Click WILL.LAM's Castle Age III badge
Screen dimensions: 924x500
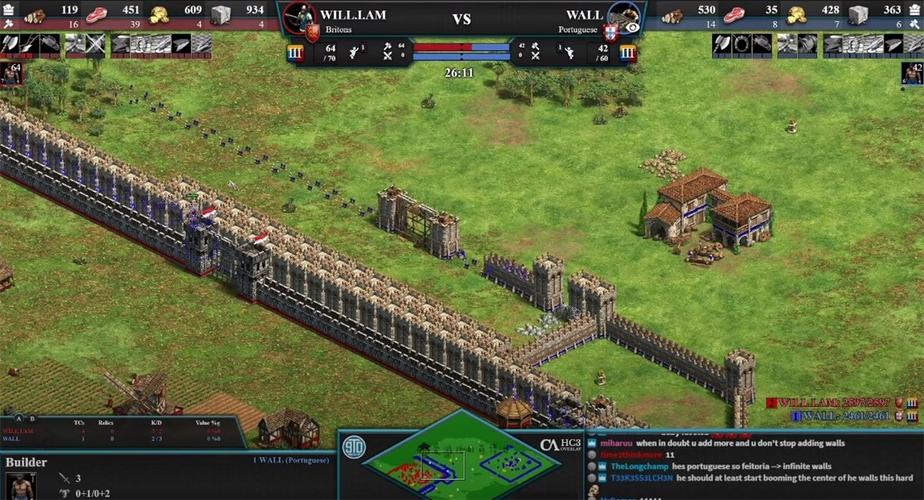coord(296,53)
